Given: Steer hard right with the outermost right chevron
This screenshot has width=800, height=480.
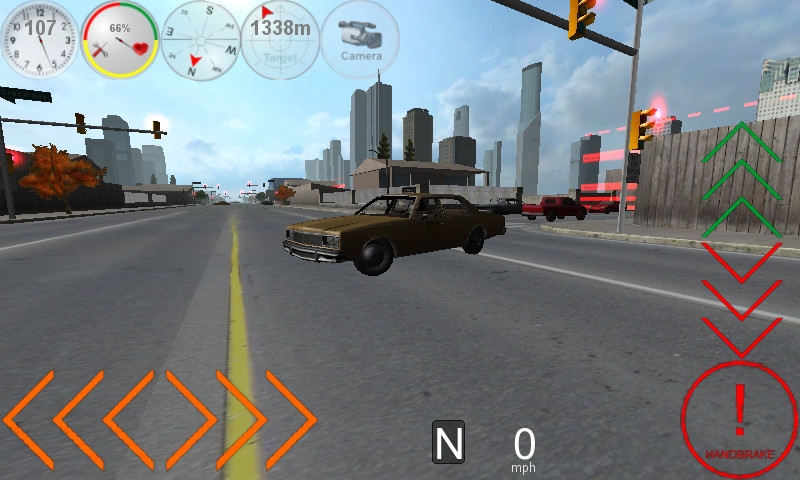Looking at the screenshot, I should tap(292, 419).
